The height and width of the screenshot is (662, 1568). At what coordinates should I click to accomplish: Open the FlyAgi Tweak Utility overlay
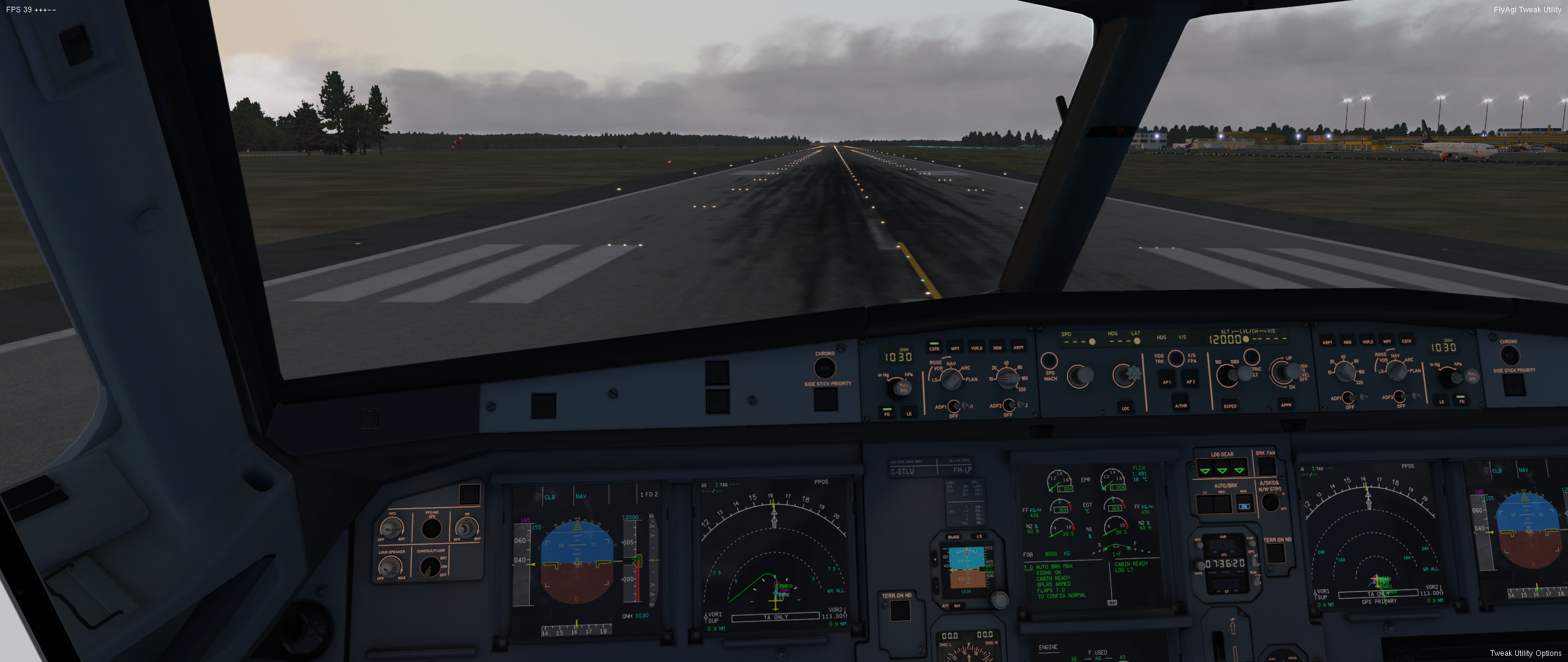[x=1527, y=10]
